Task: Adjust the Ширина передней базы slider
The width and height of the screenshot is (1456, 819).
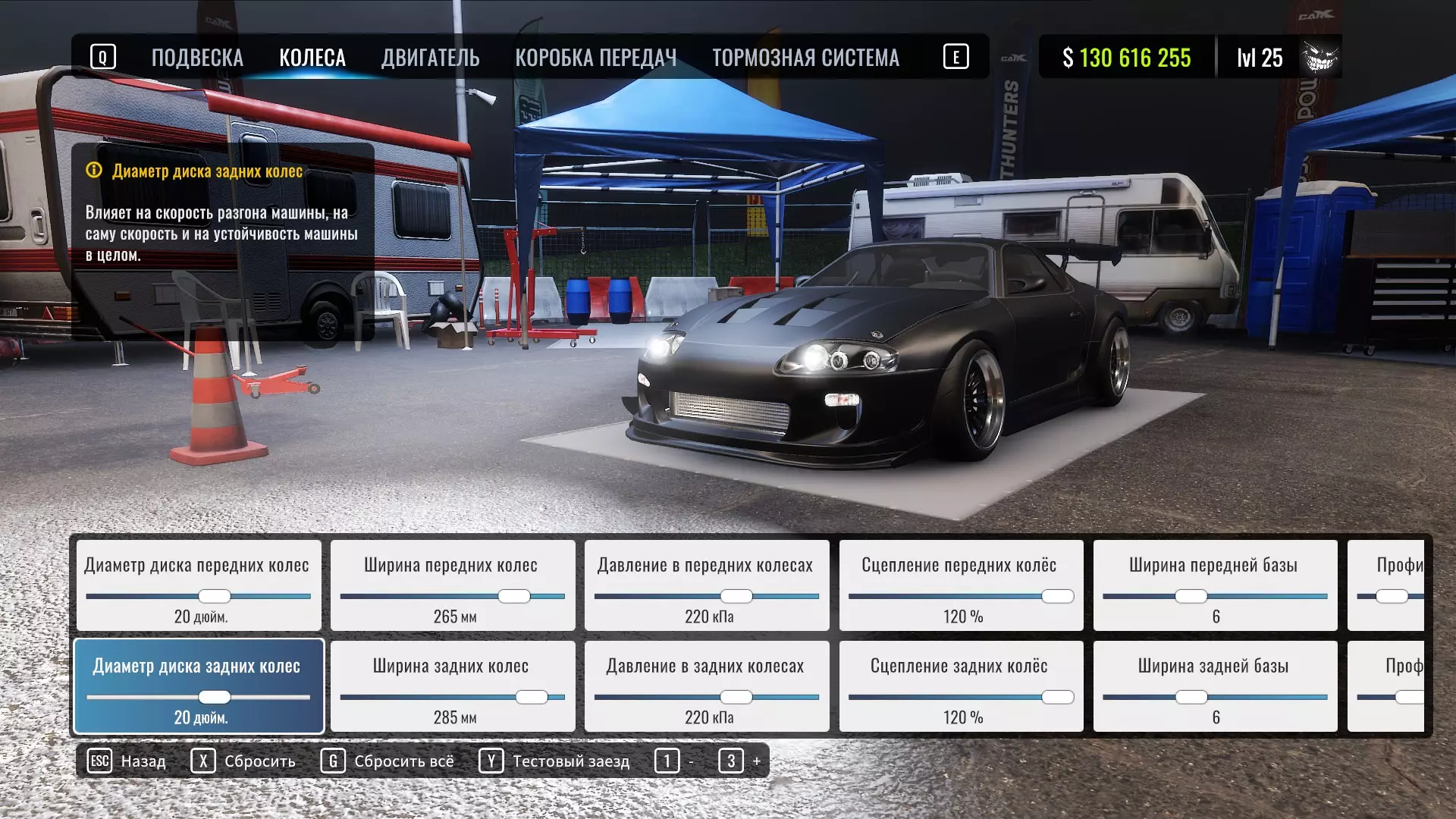Action: [1191, 597]
